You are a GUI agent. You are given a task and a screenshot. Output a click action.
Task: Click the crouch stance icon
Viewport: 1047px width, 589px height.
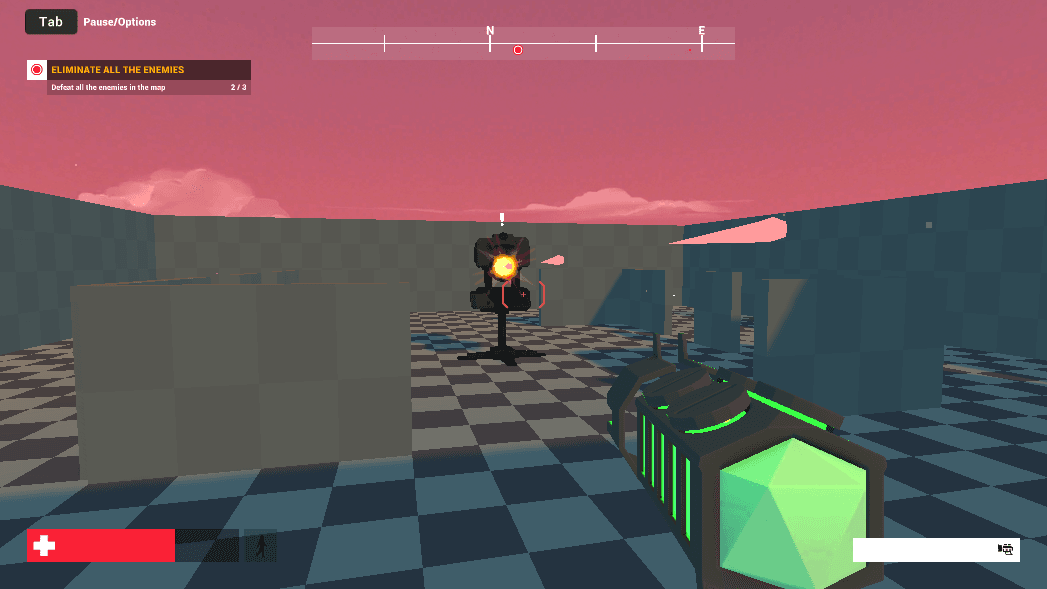coord(261,545)
